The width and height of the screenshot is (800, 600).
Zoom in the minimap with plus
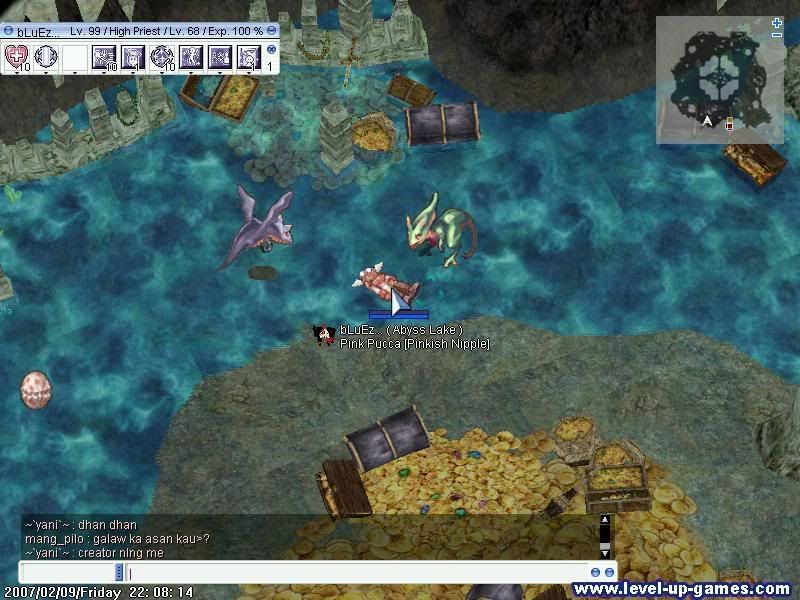[777, 22]
